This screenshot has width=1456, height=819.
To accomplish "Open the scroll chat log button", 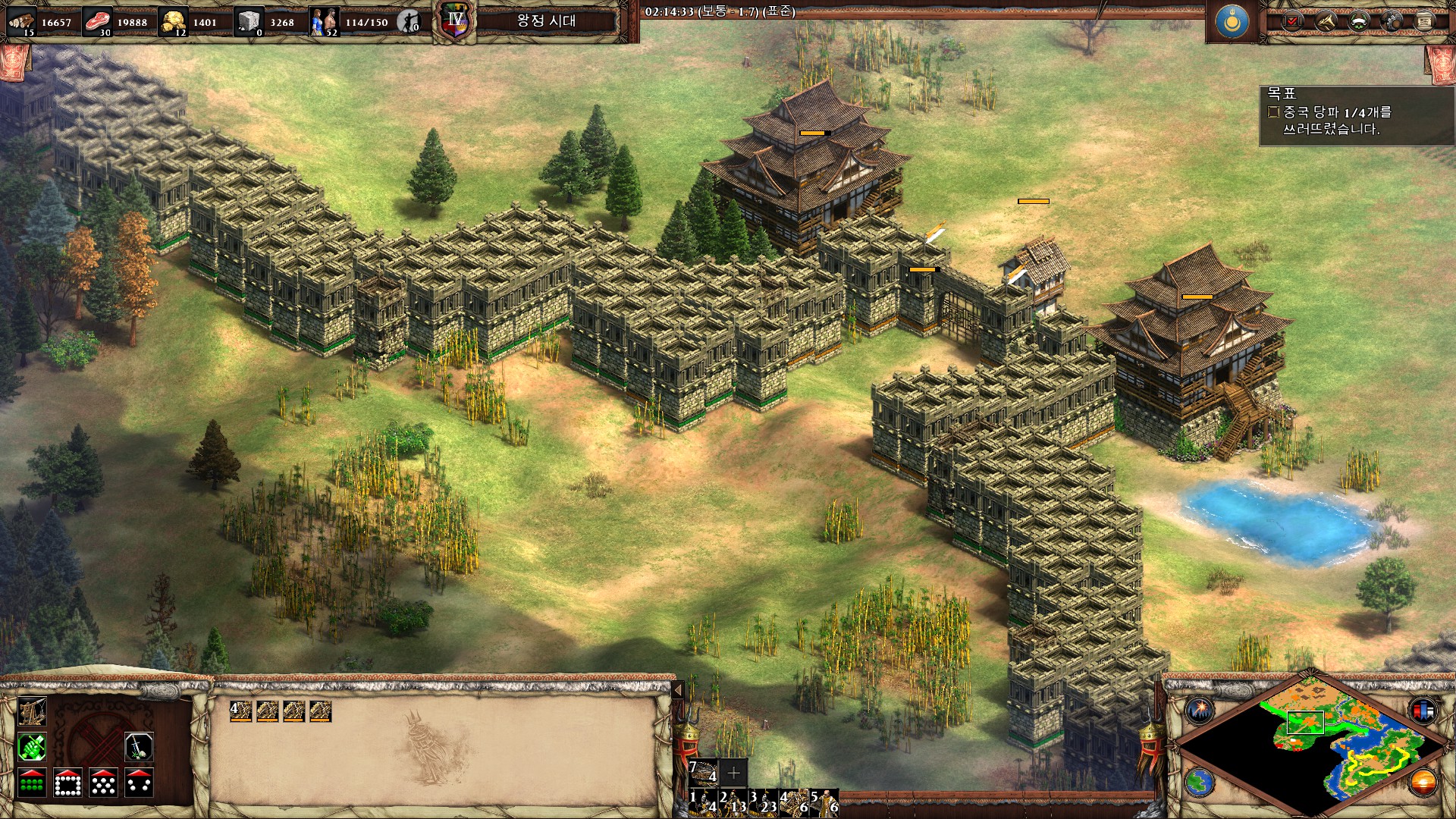I will coord(1424,21).
